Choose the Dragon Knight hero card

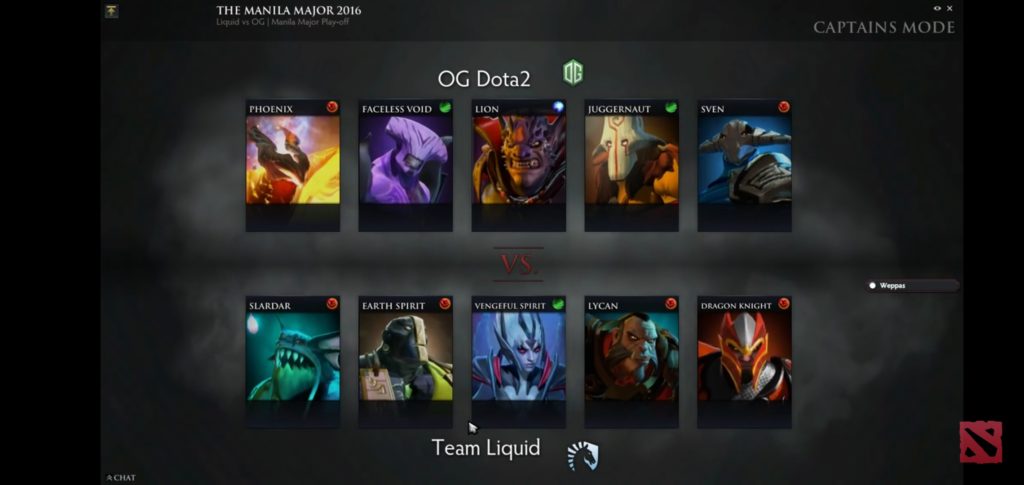(745, 356)
